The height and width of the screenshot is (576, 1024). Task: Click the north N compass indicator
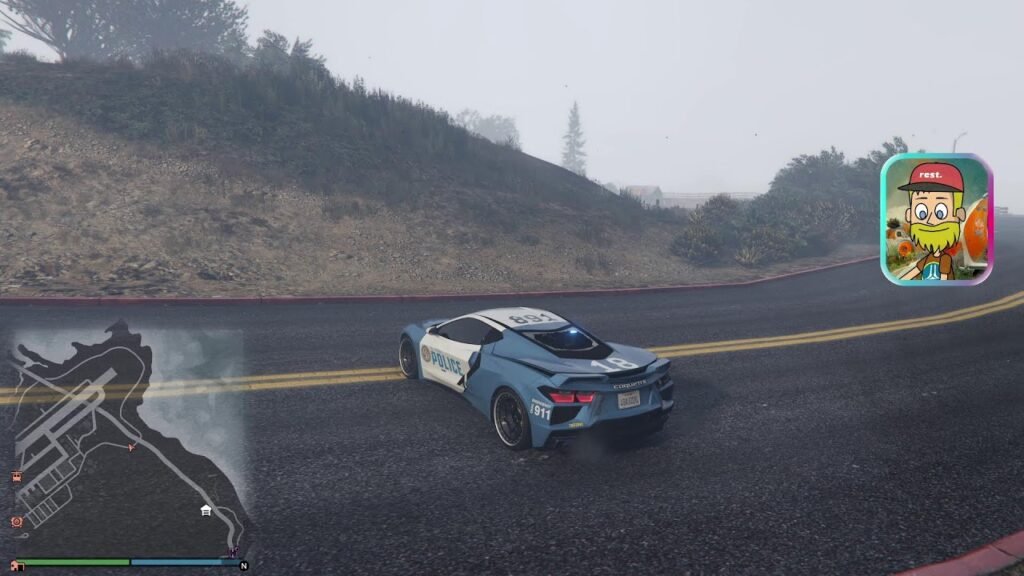[x=243, y=565]
